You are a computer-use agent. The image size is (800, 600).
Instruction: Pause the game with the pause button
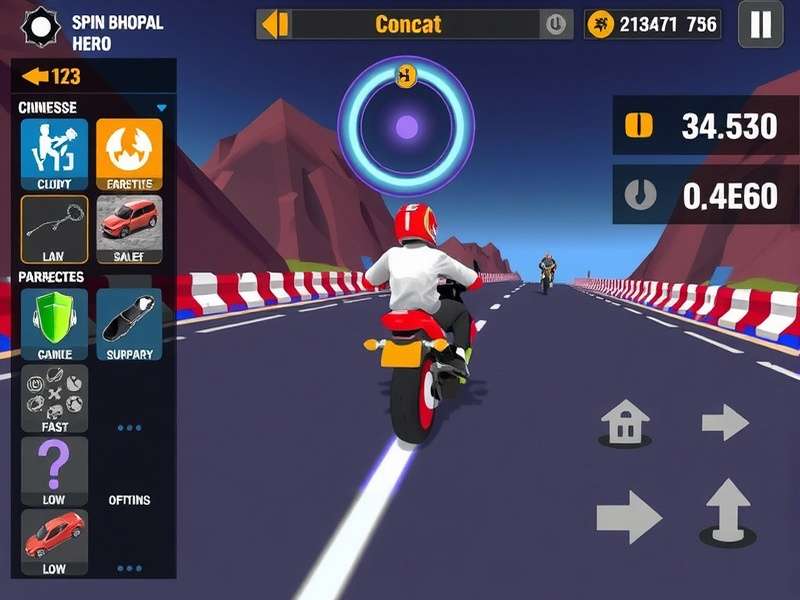tap(760, 24)
